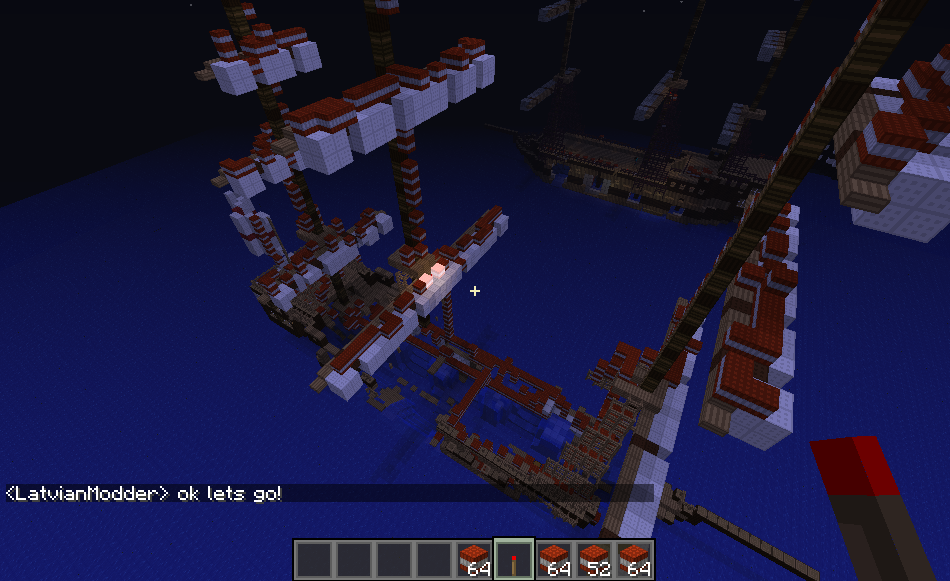Select the TNT stack showing 52
This screenshot has width=950, height=581.
(x=594, y=560)
